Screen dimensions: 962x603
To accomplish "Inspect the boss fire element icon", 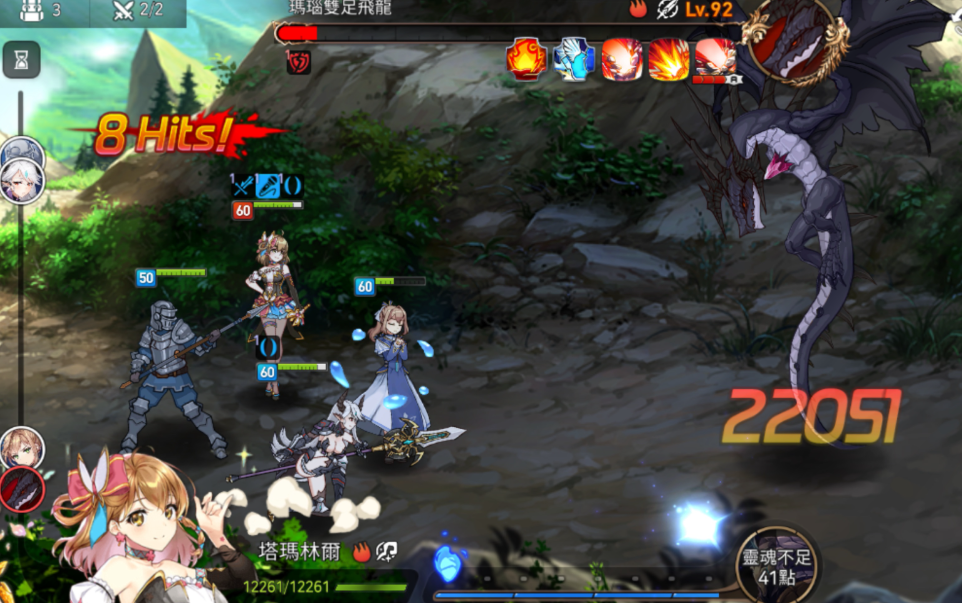I will tap(639, 10).
